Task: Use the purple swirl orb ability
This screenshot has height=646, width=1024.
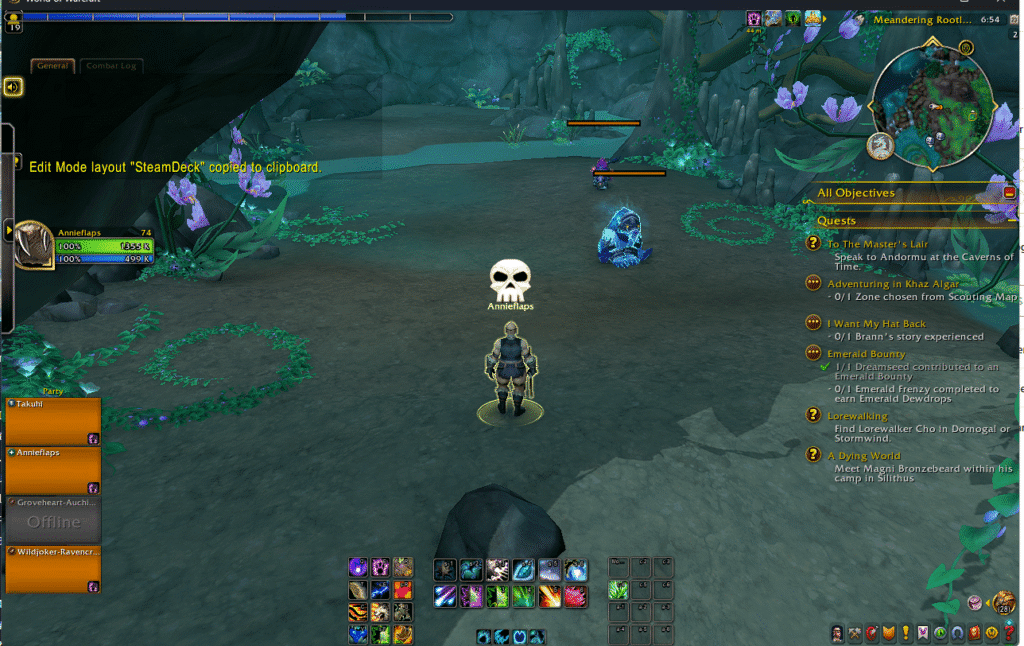Action: [x=358, y=568]
